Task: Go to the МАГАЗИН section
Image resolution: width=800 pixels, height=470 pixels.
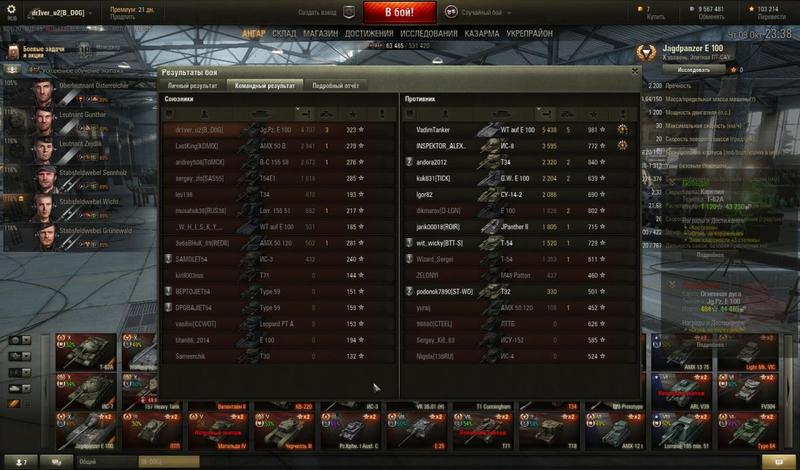Action: click(x=319, y=33)
